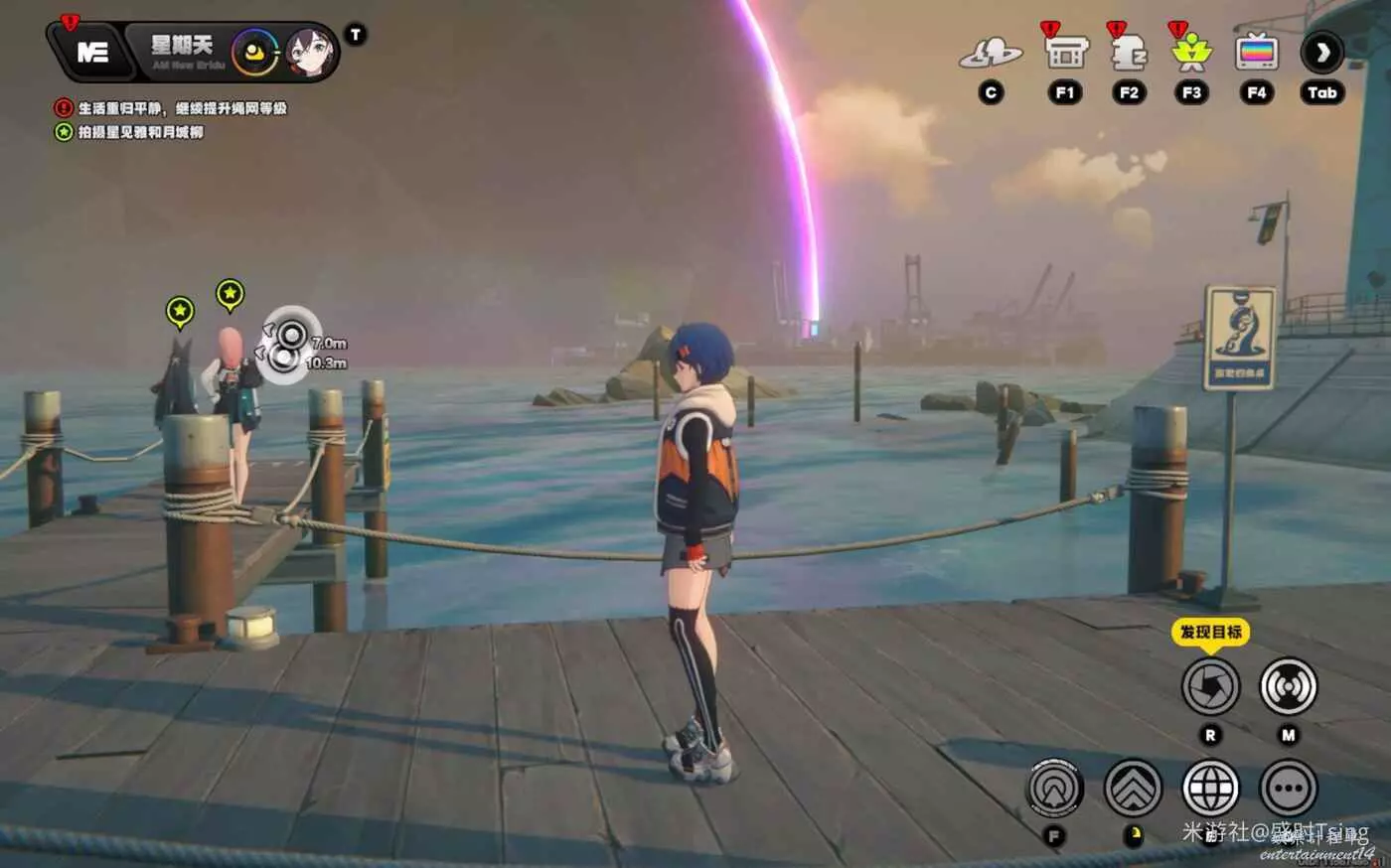Open the storefront icon labeled F1
The image size is (1391, 868).
coord(1065,52)
